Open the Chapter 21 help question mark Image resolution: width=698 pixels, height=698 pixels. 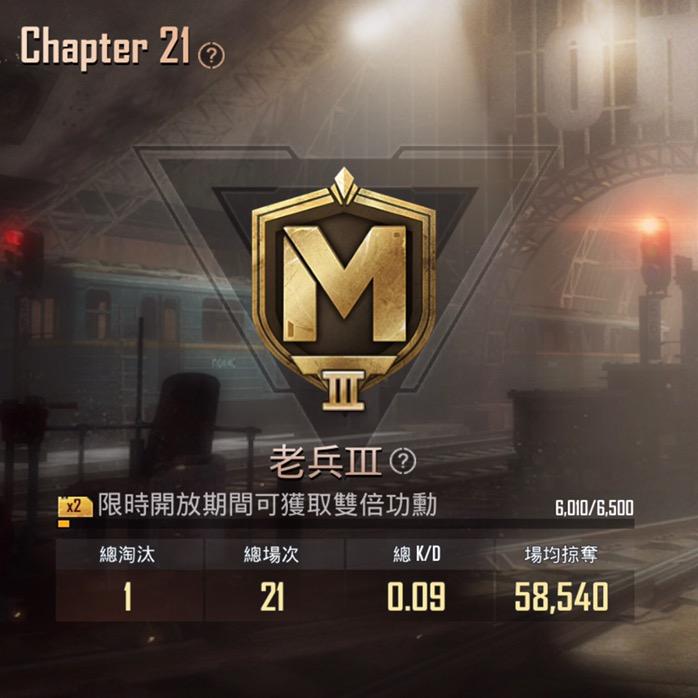click(212, 55)
